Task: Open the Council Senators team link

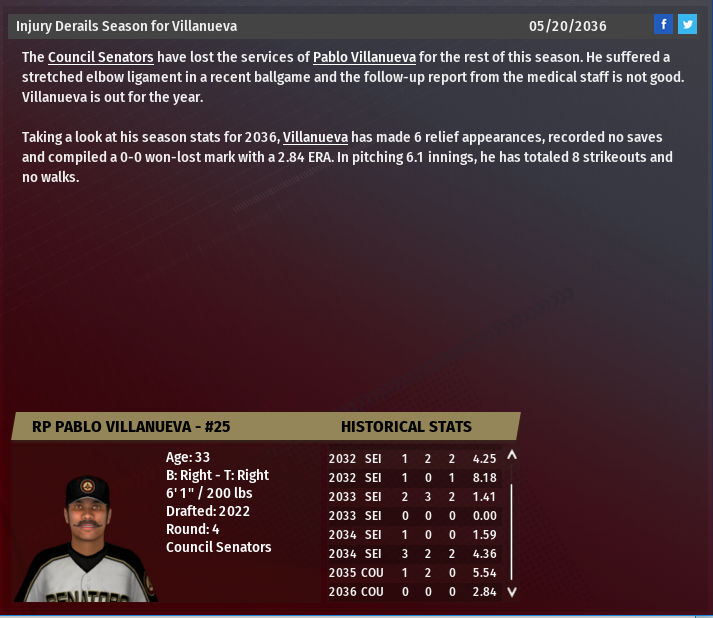Action: (x=100, y=58)
